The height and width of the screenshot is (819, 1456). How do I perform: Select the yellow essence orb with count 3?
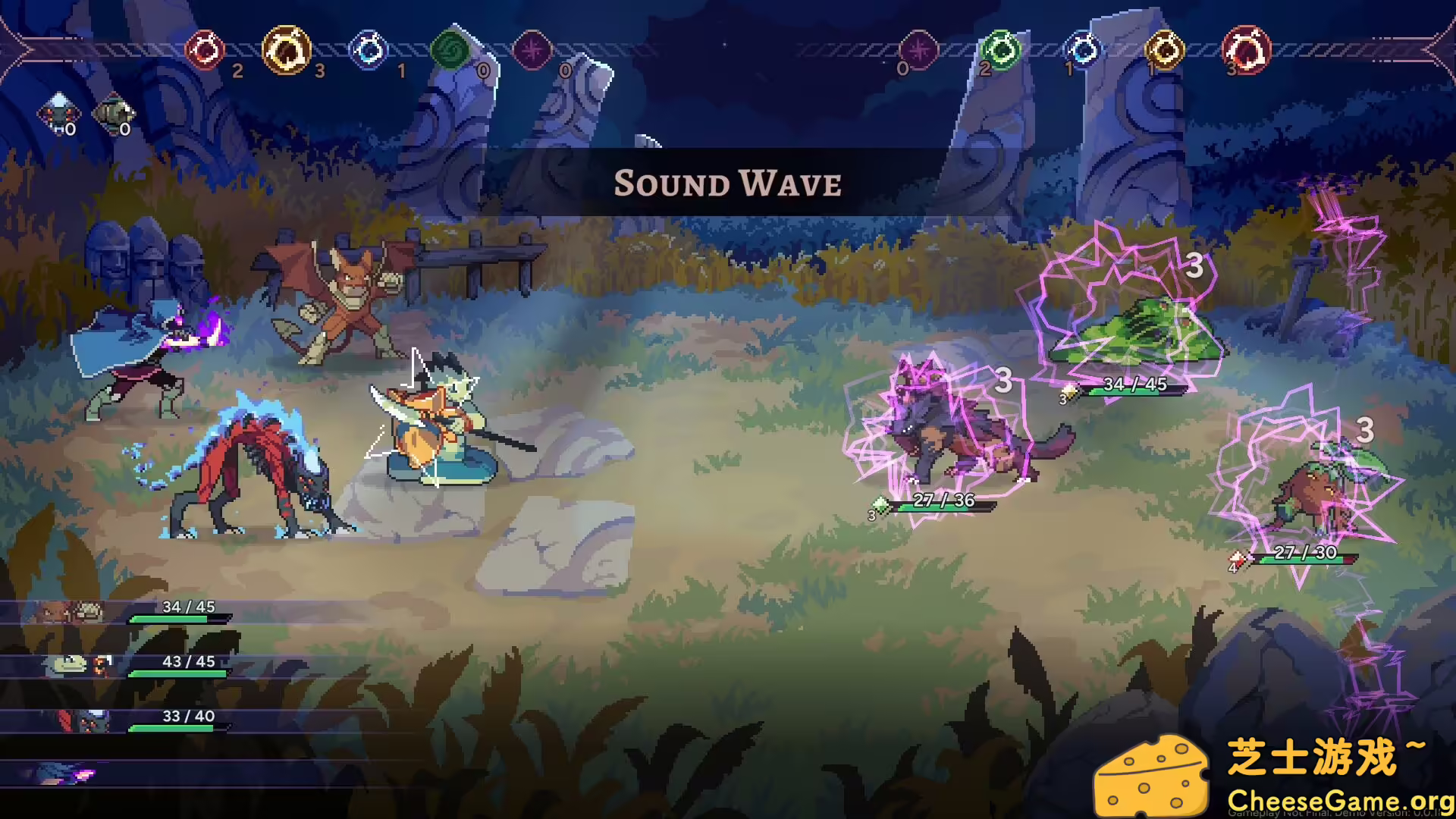(286, 49)
